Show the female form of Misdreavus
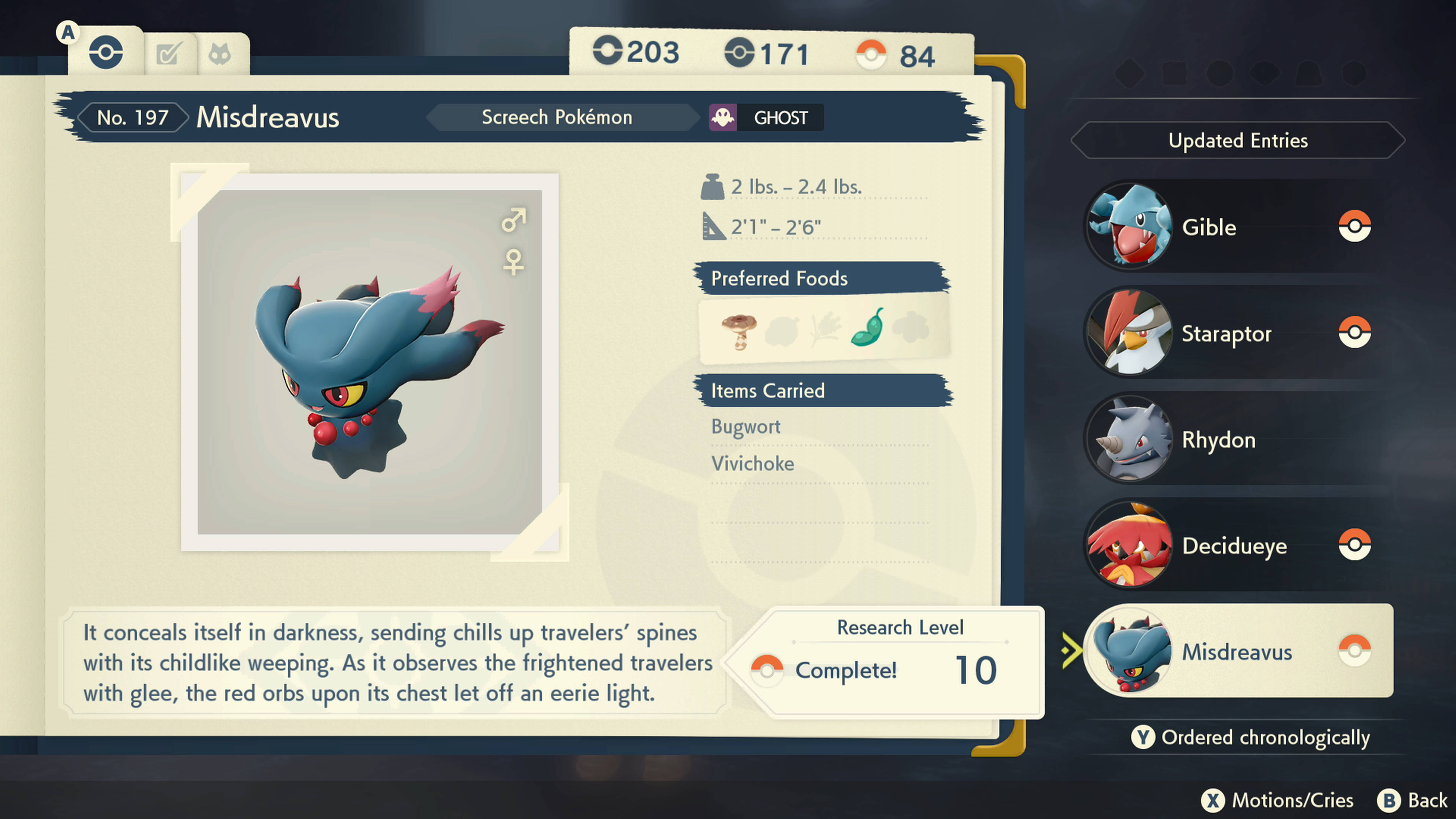 click(513, 262)
